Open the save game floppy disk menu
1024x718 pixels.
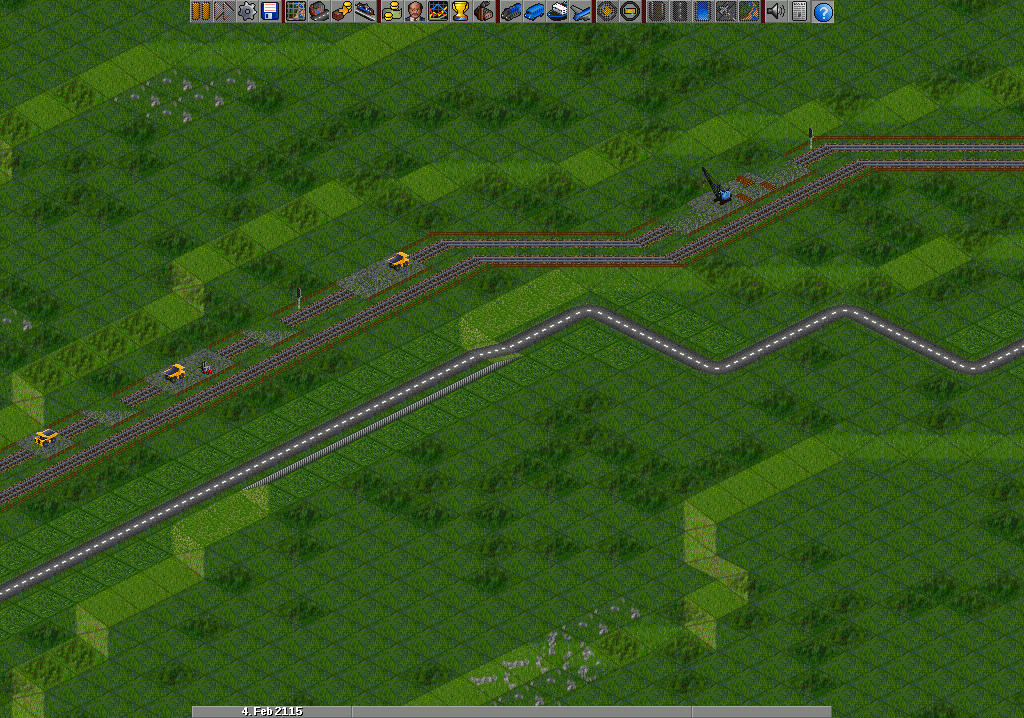coord(268,12)
